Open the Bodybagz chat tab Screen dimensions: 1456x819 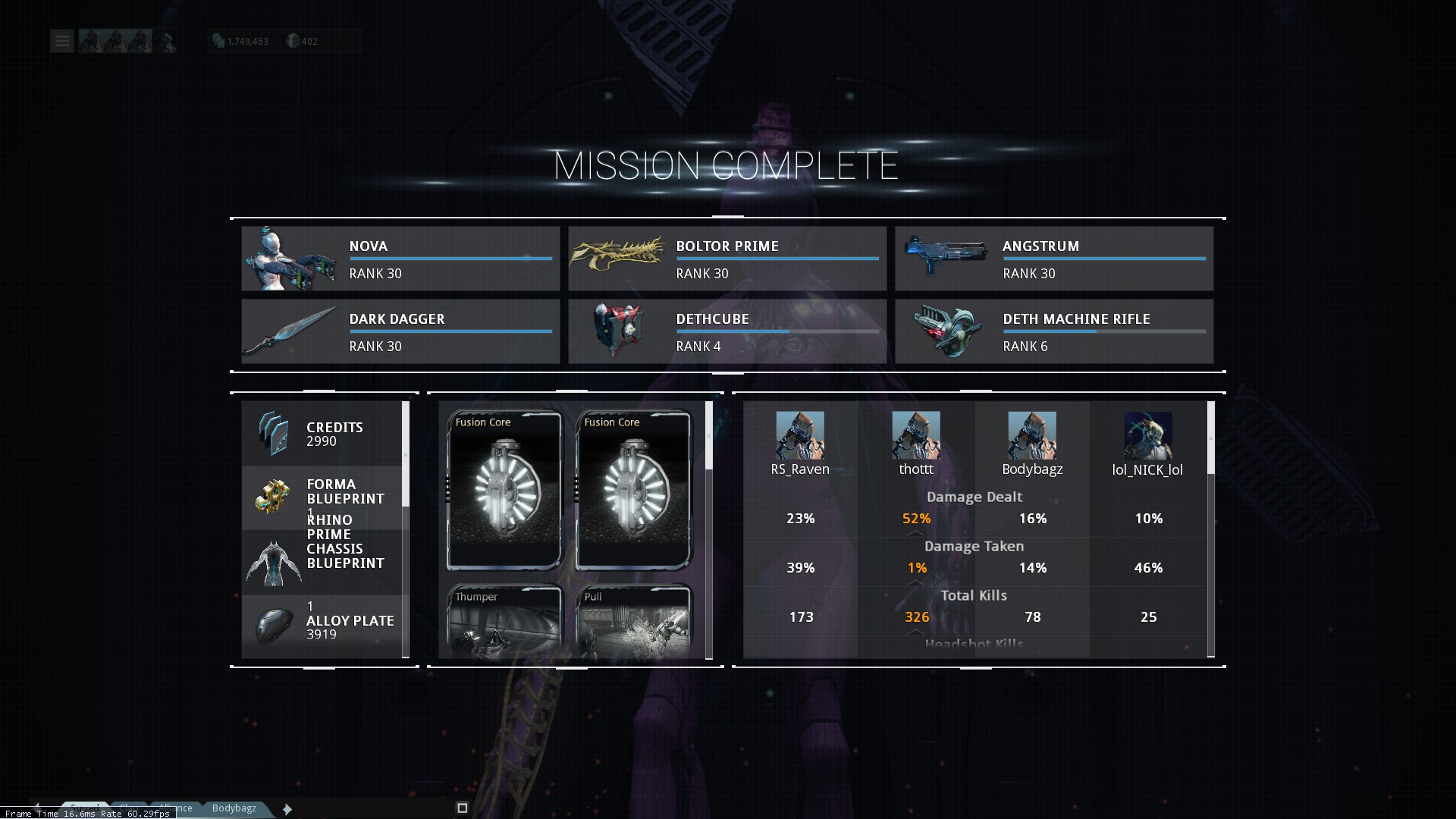tap(234, 808)
